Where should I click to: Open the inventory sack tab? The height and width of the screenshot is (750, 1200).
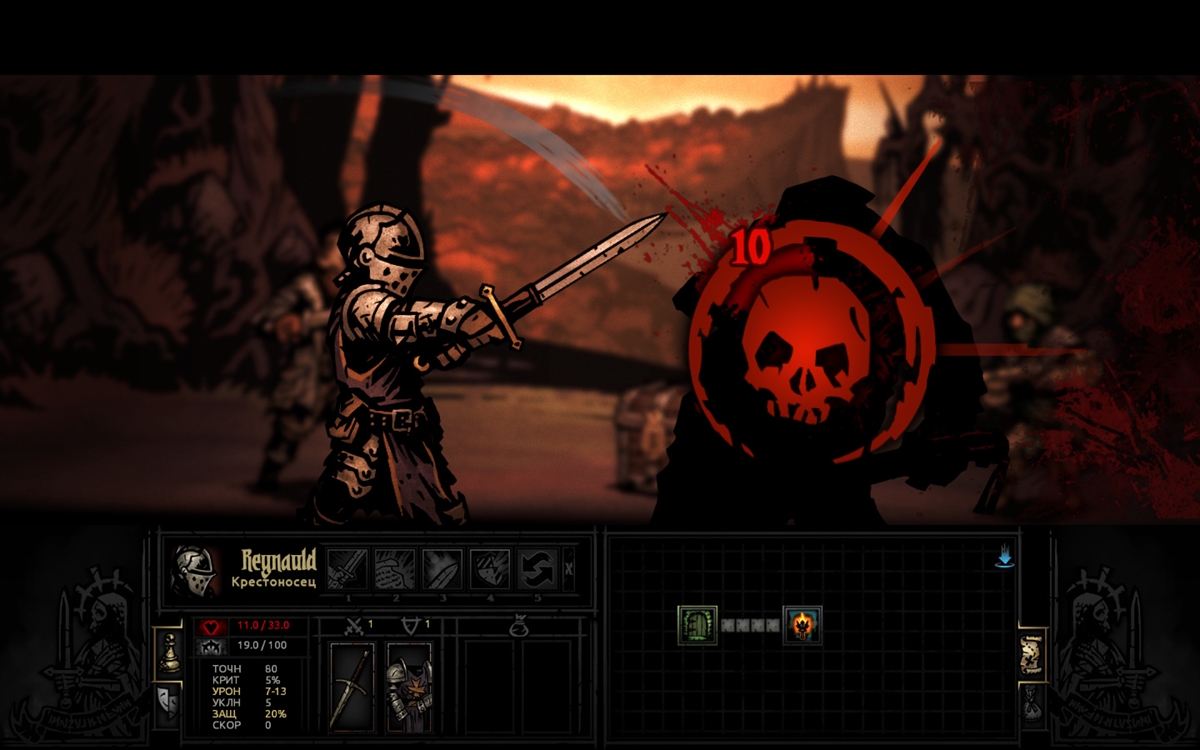1031,704
